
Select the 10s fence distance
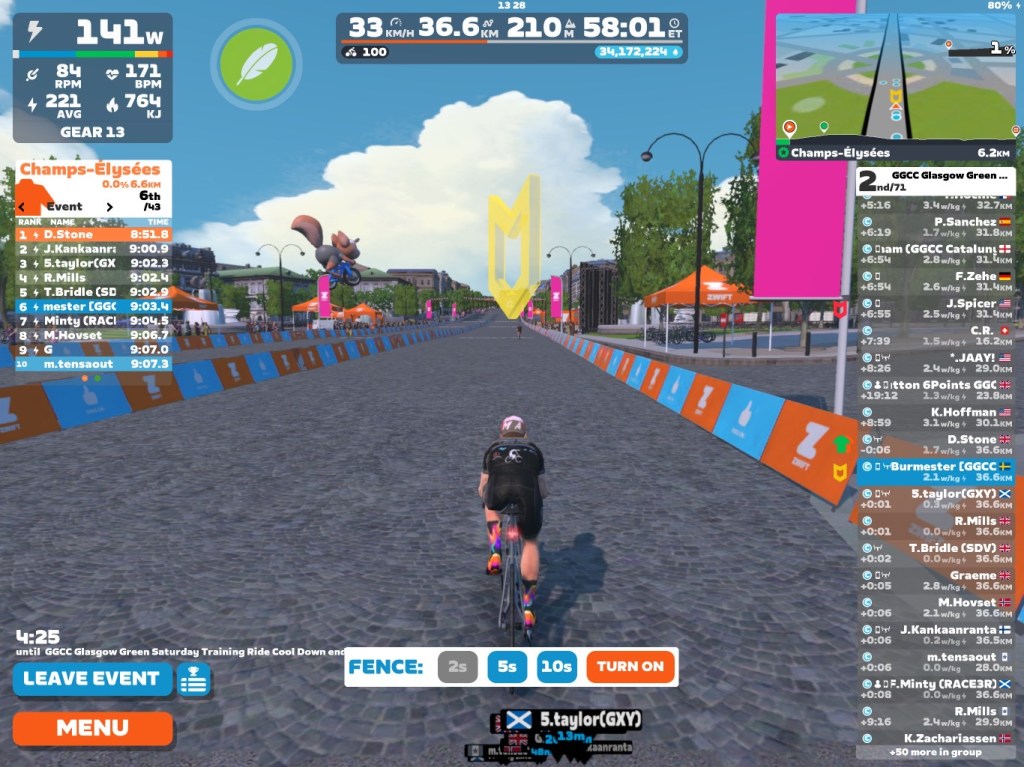556,667
